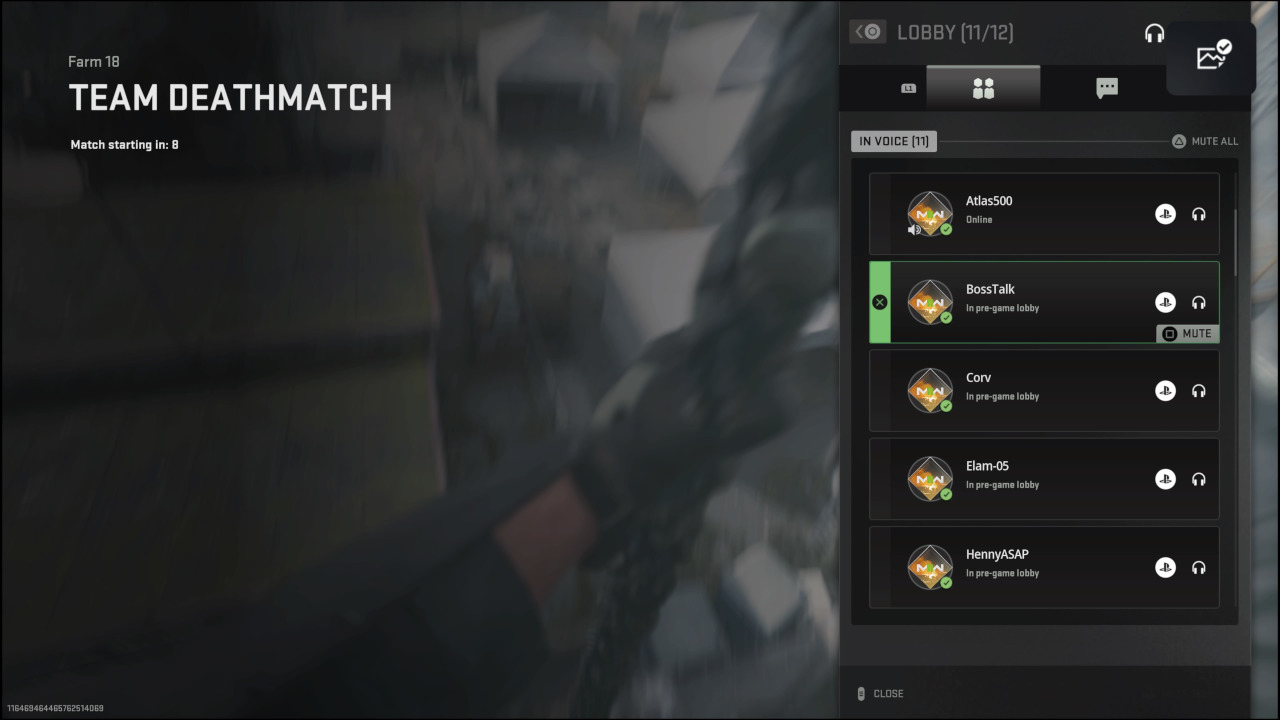Open the share screenshot icon top right
Viewport: 1280px width, 720px height.
(1212, 57)
